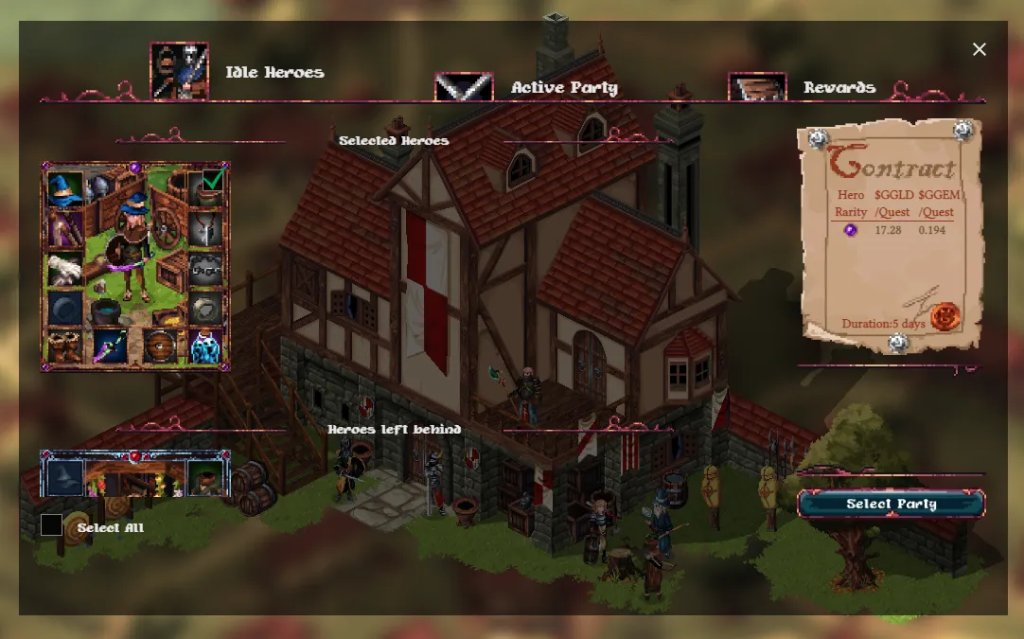Tick the Select All checkbox
The width and height of the screenshot is (1024, 639).
click(x=51, y=525)
